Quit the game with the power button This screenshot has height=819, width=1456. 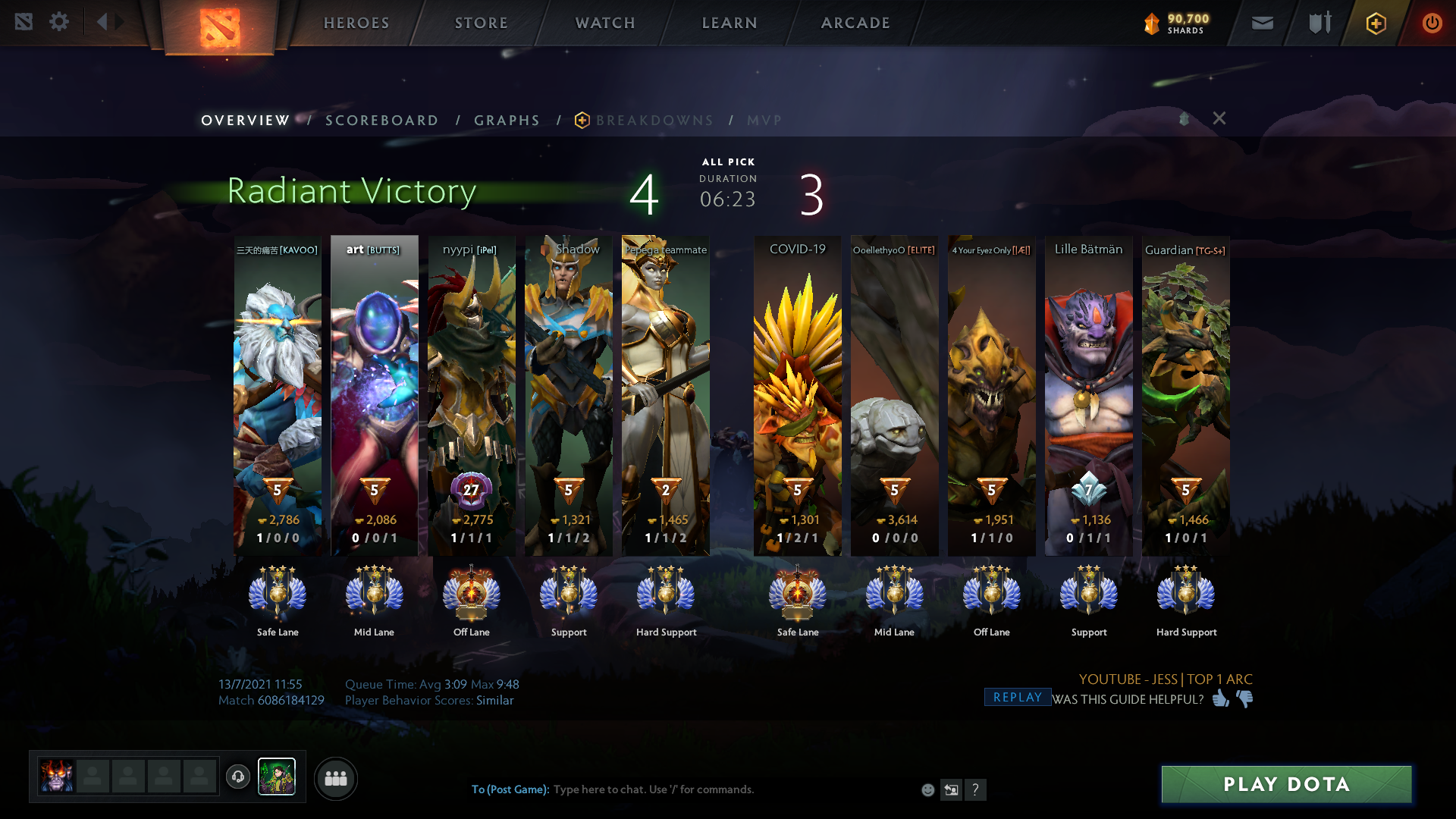[x=1432, y=24]
